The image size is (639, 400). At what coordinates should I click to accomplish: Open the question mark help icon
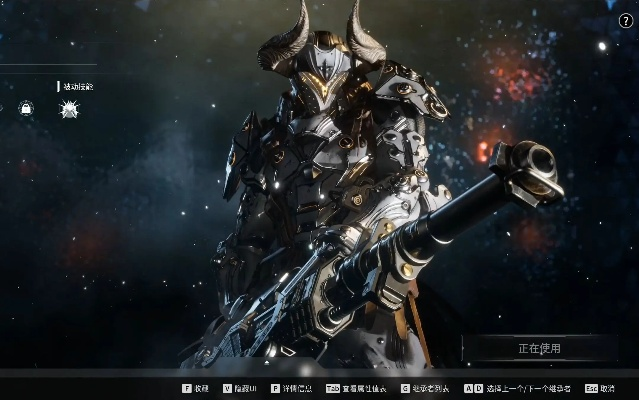(626, 21)
